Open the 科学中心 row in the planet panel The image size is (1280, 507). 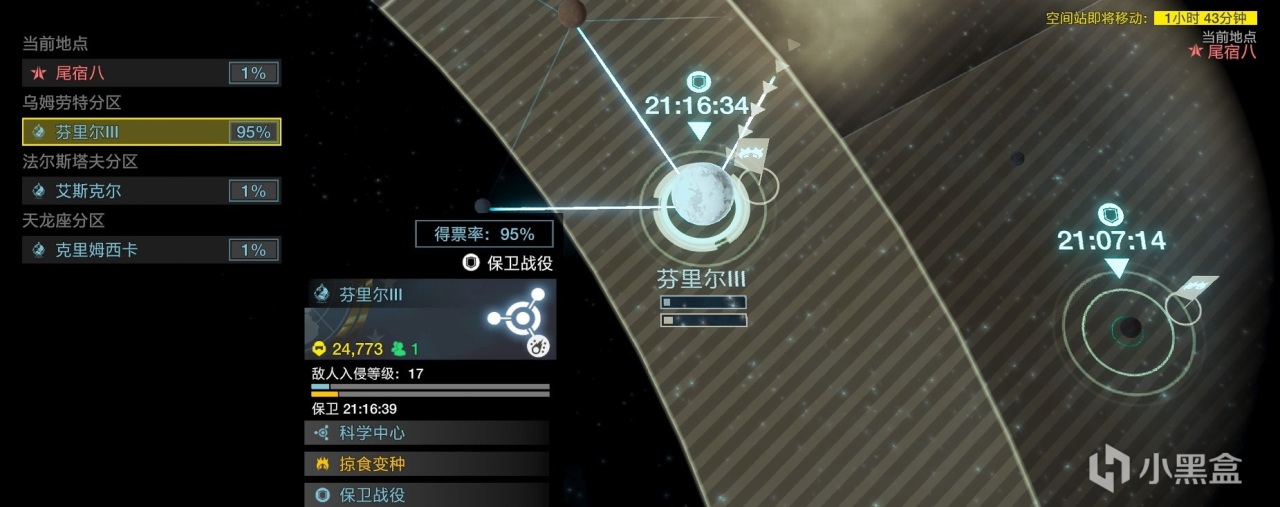click(427, 433)
